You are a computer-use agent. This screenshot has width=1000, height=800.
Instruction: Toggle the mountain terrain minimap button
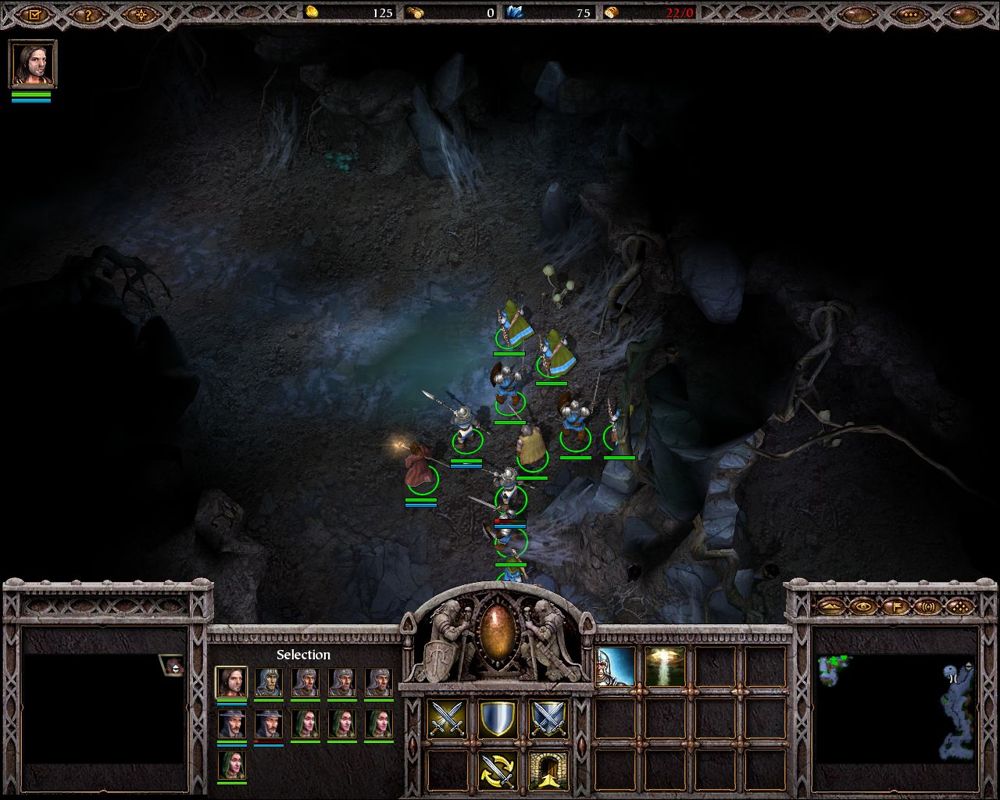(829, 606)
